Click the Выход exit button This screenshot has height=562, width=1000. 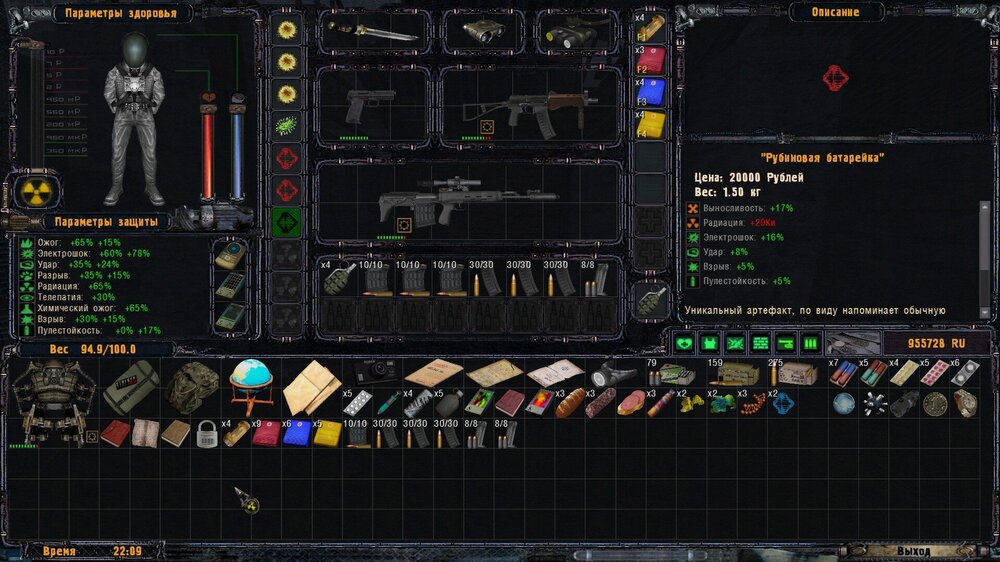coord(912,551)
